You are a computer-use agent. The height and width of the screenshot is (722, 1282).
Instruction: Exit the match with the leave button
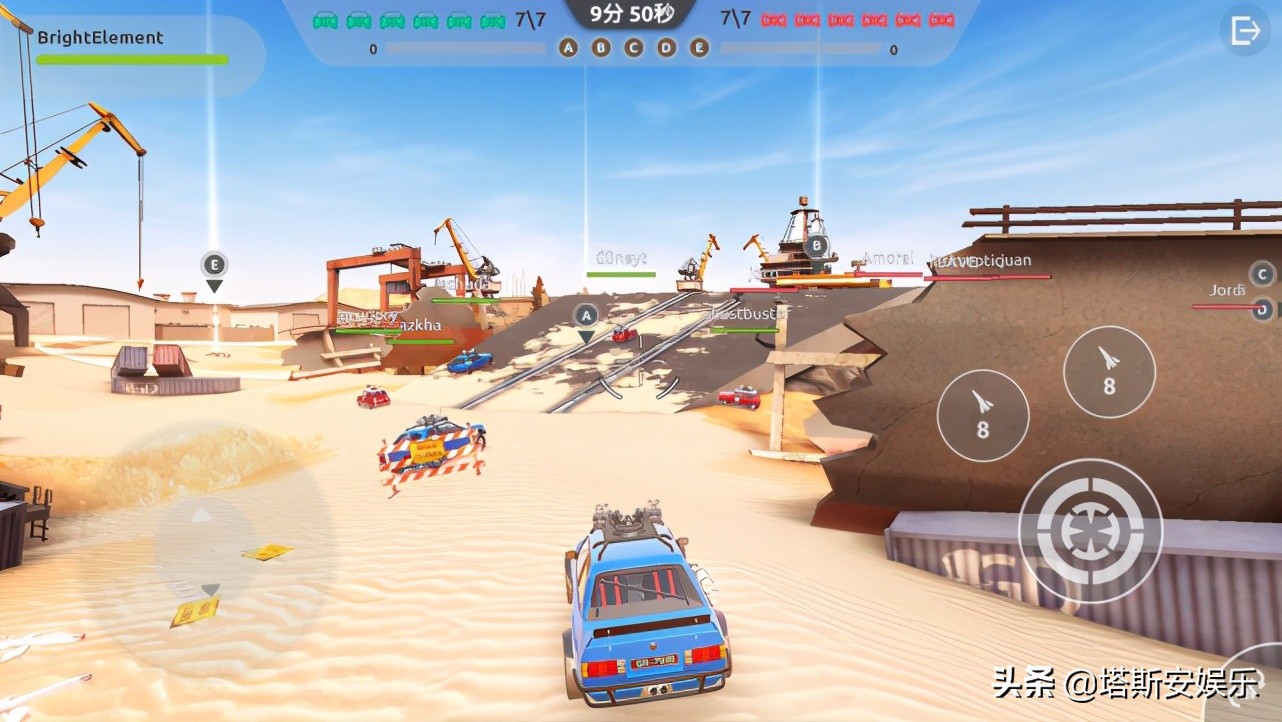[1245, 31]
